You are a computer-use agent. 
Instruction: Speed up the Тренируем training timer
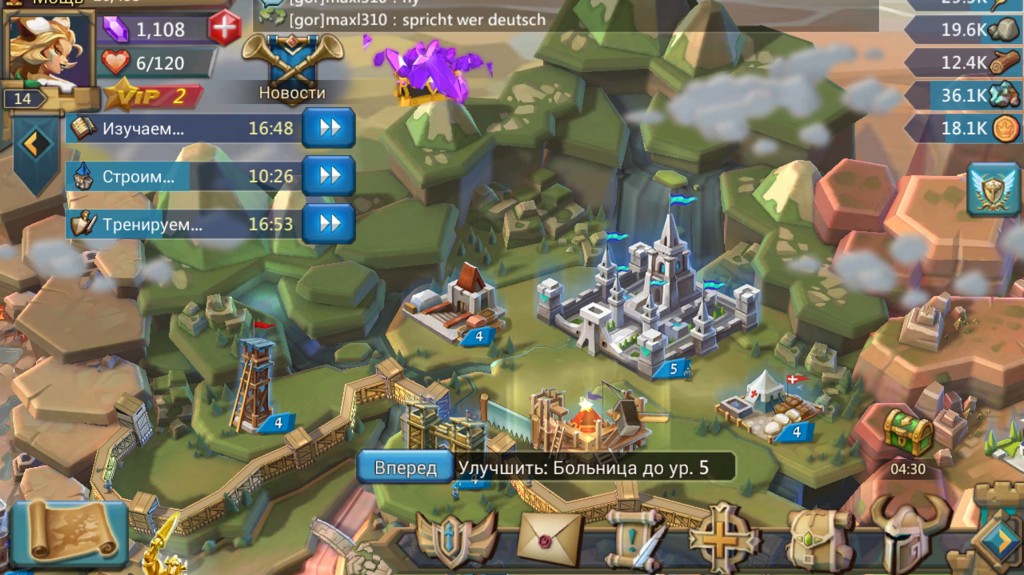click(x=329, y=224)
